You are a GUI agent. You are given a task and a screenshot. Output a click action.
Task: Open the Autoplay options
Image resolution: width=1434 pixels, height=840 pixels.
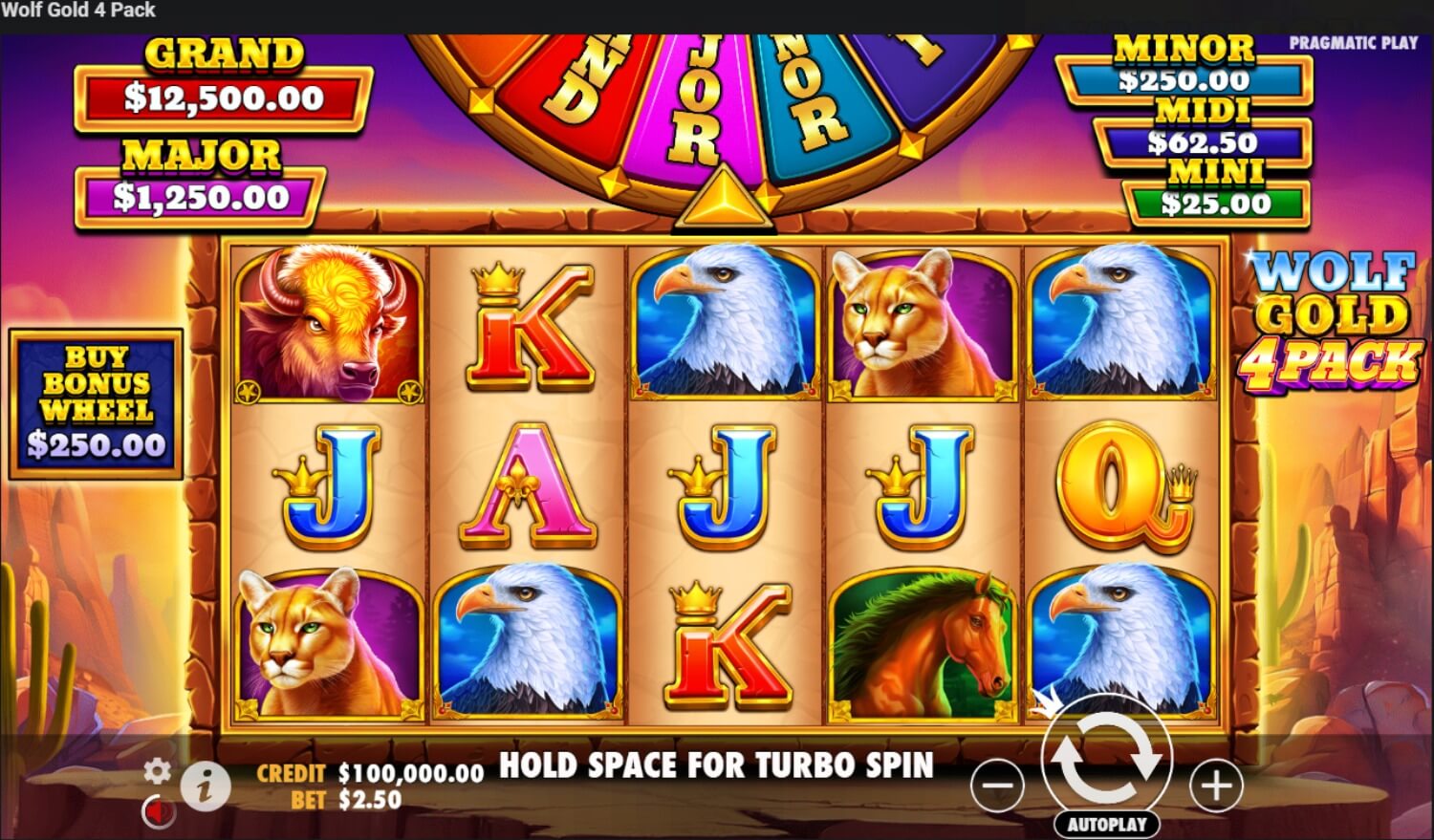point(1107,824)
